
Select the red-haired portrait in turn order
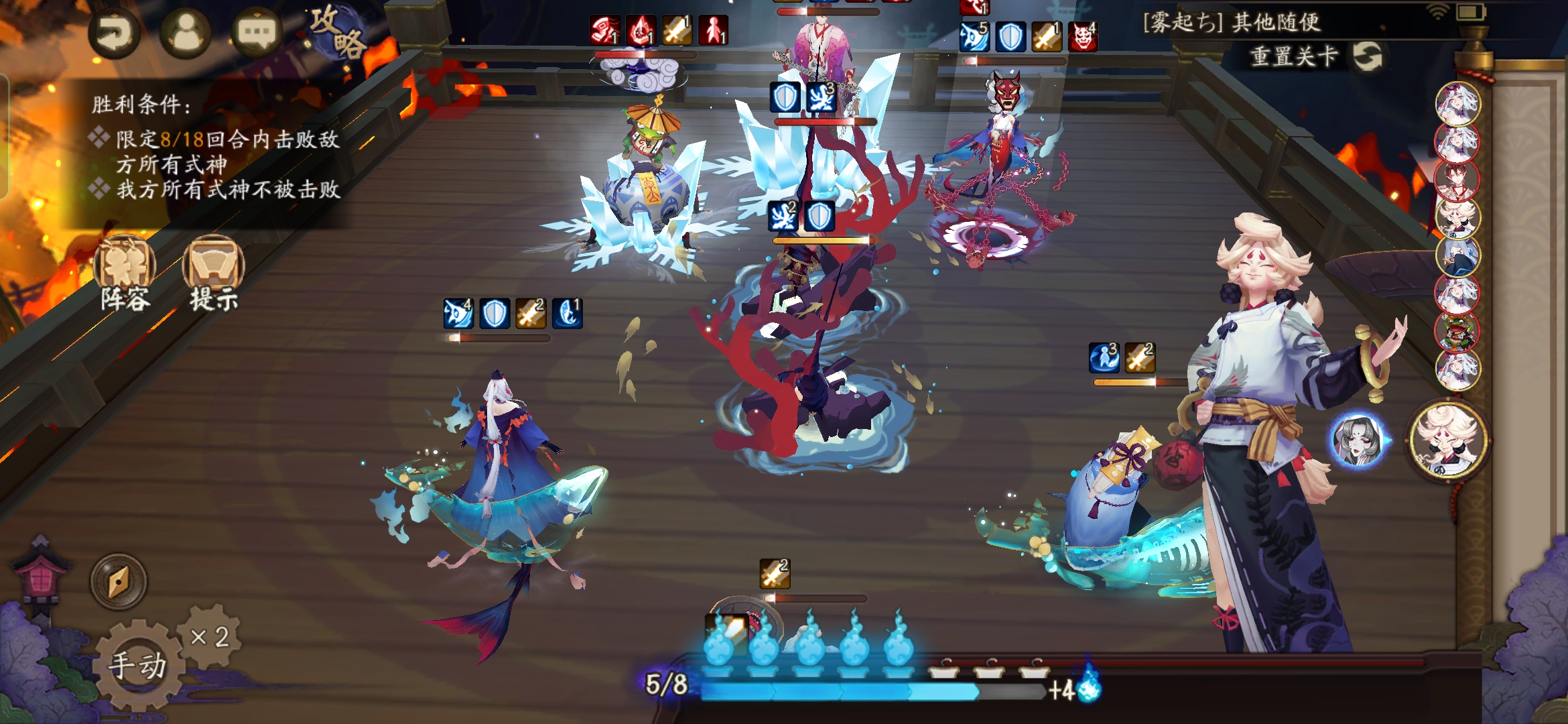pos(1457,180)
